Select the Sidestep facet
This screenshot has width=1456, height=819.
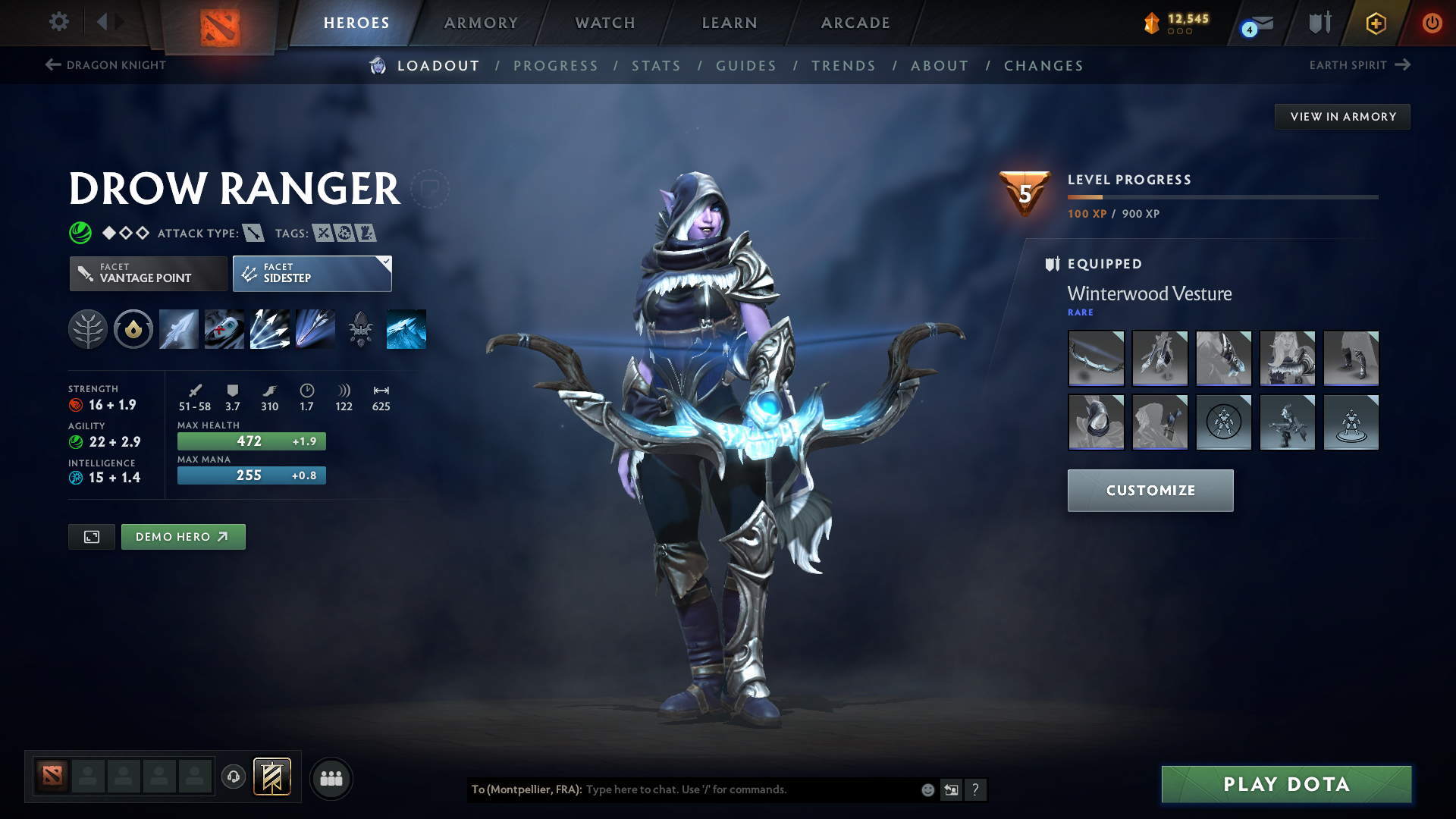[x=312, y=273]
